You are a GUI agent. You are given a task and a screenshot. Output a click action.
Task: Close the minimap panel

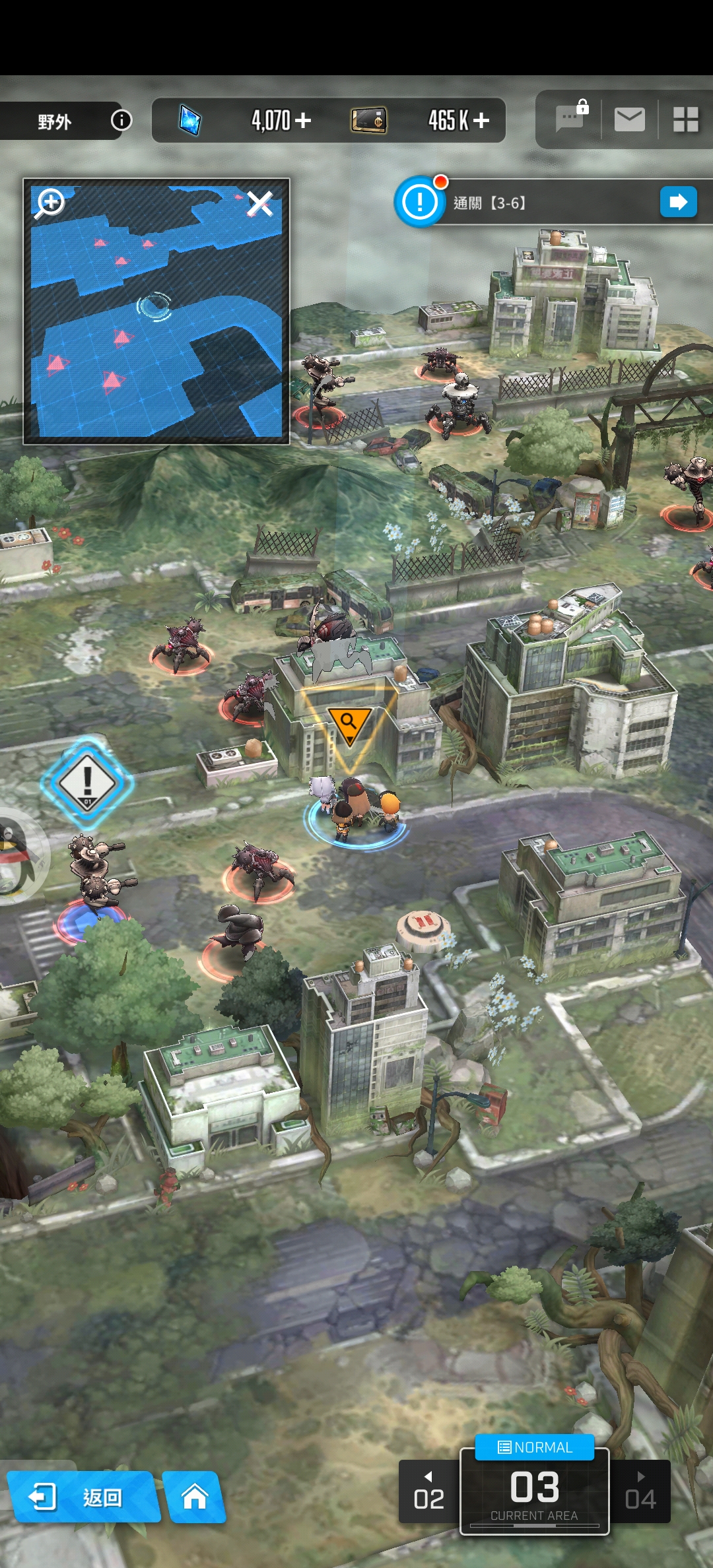pyautogui.click(x=259, y=203)
